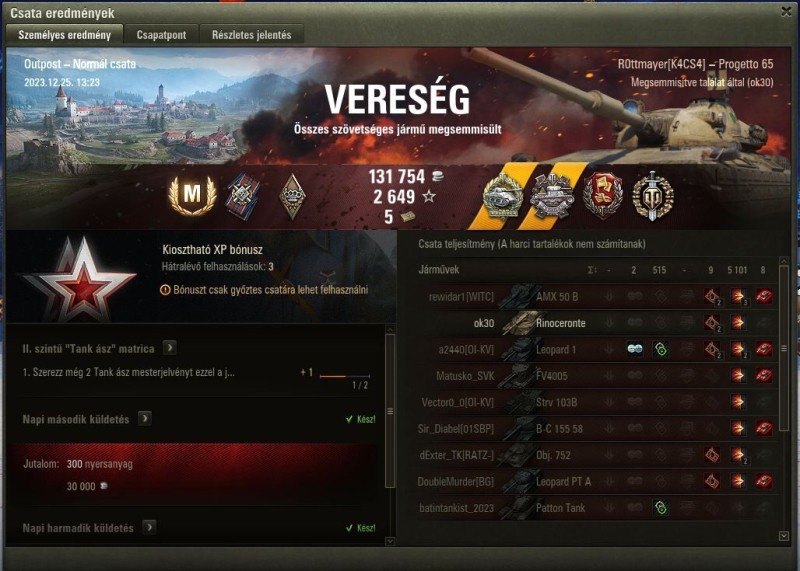Screen dimensions: 800x571
Task: Switch to the Csapatpont tab
Action: (x=160, y=34)
